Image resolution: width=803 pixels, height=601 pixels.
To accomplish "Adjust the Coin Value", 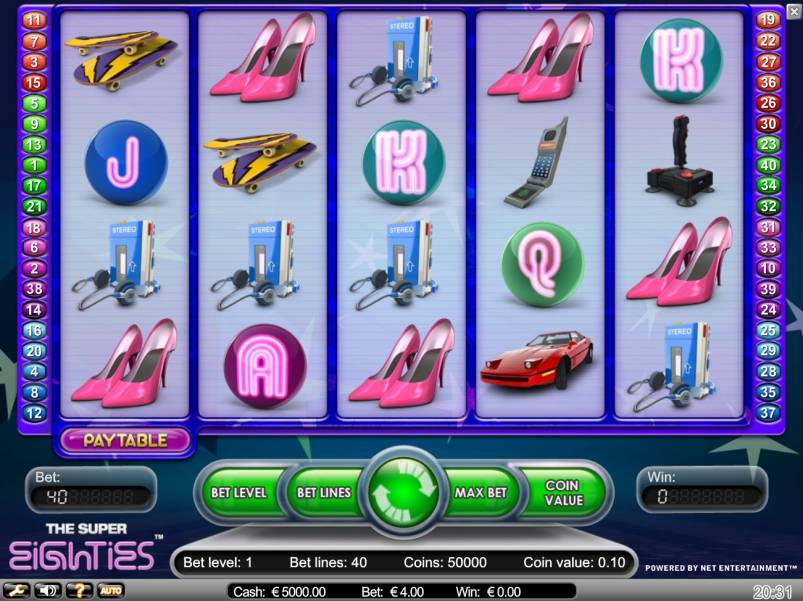I will (x=562, y=493).
